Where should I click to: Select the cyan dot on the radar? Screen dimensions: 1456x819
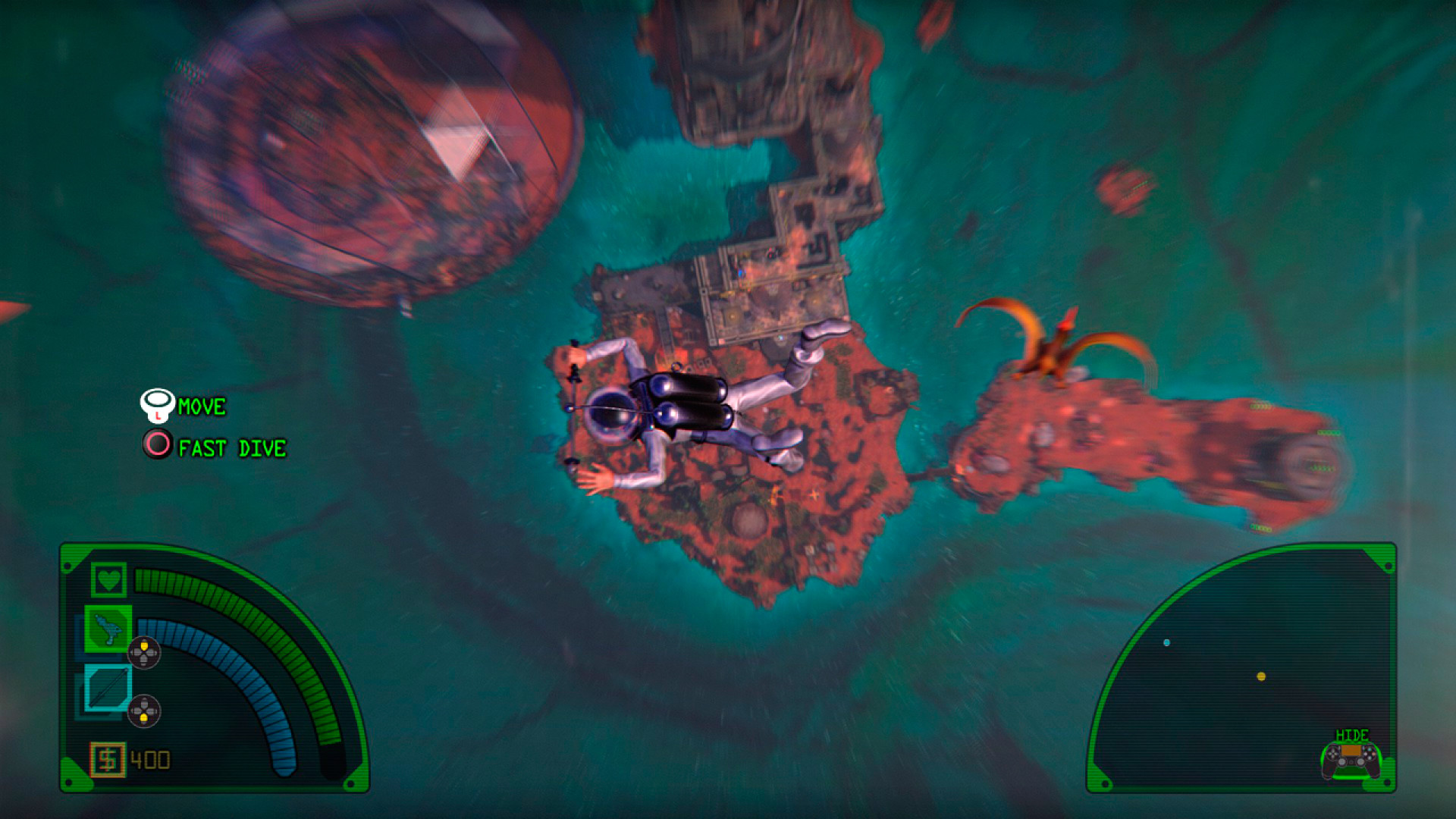1166,643
